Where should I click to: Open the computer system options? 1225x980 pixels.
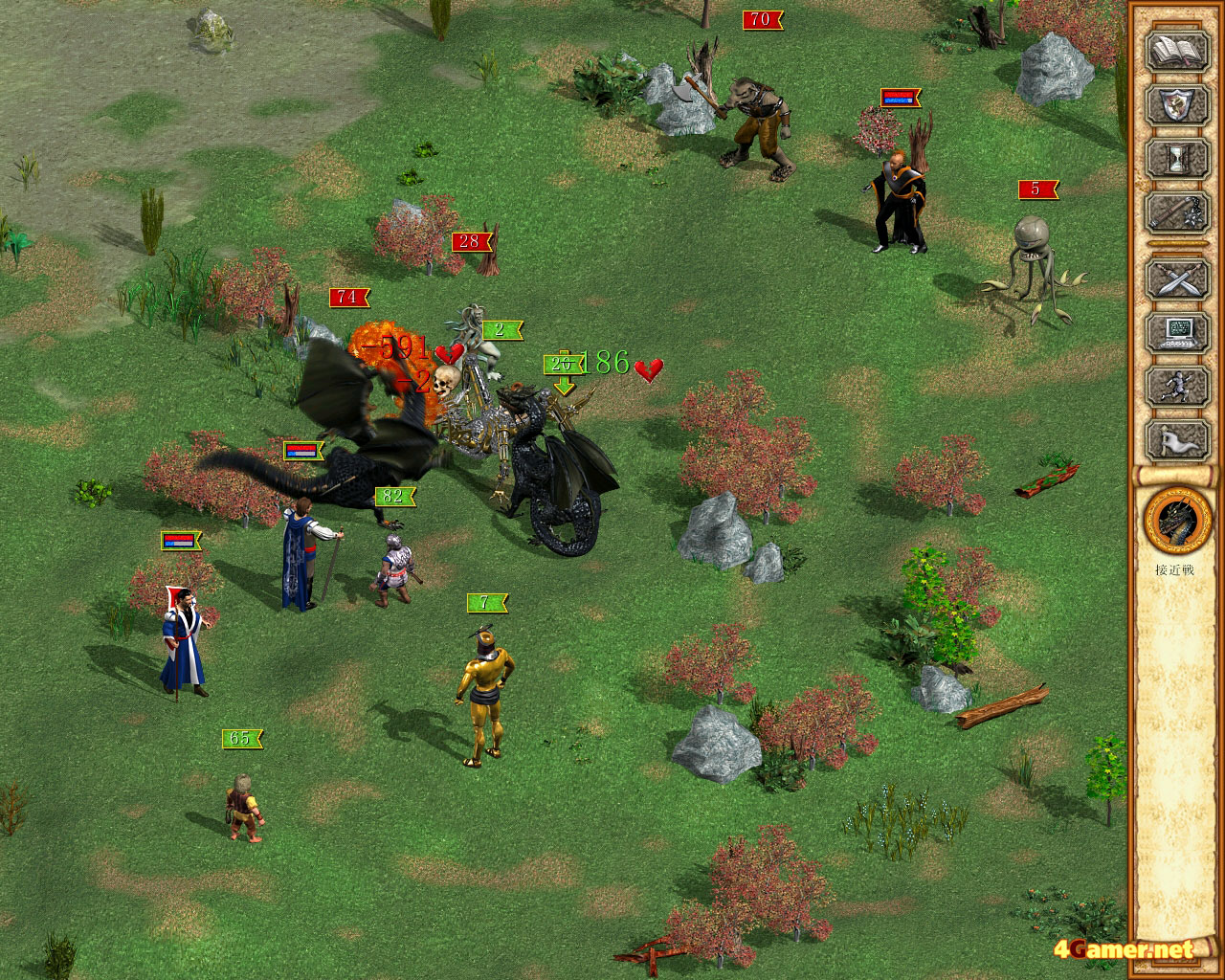click(x=1176, y=333)
